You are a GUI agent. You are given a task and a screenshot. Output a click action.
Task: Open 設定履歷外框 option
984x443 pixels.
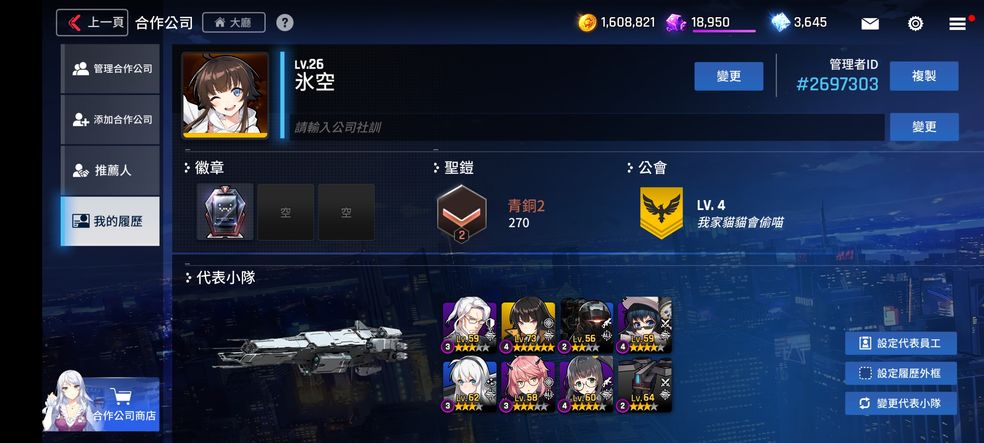pos(900,373)
